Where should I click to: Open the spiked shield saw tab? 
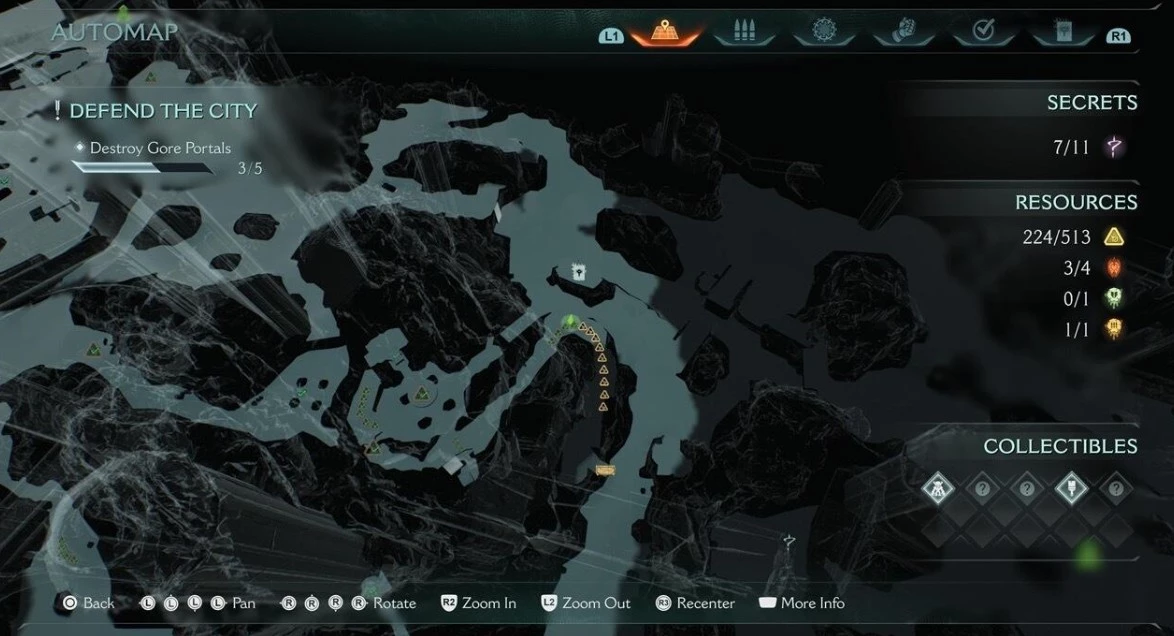point(824,32)
